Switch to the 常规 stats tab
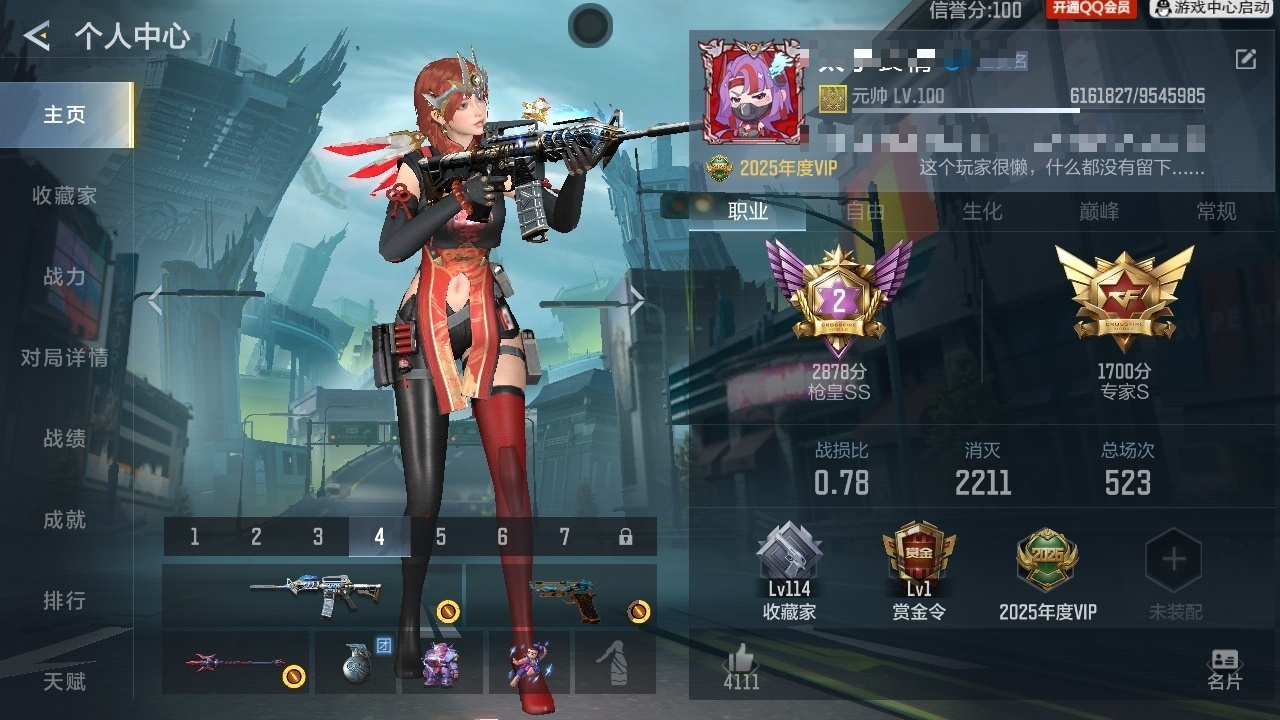The height and width of the screenshot is (720, 1280). tap(1216, 211)
